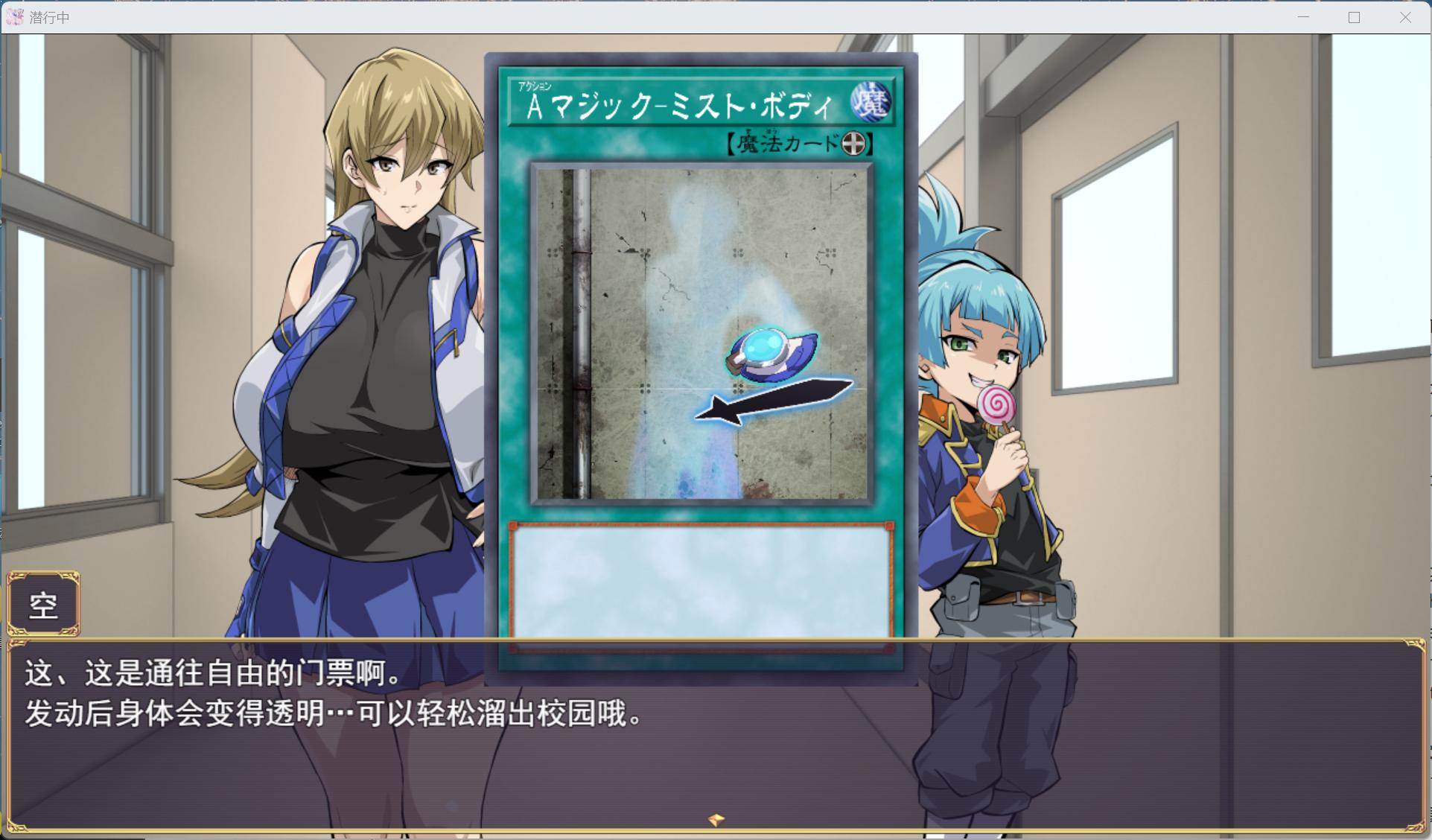Screen dimensions: 1432x840
Task: Click the 空 name plate to toggle it
Action: tap(43, 603)
